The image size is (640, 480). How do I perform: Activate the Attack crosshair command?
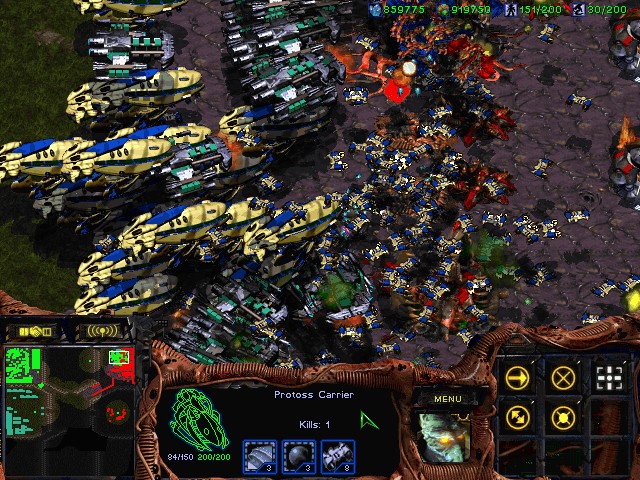tap(609, 377)
